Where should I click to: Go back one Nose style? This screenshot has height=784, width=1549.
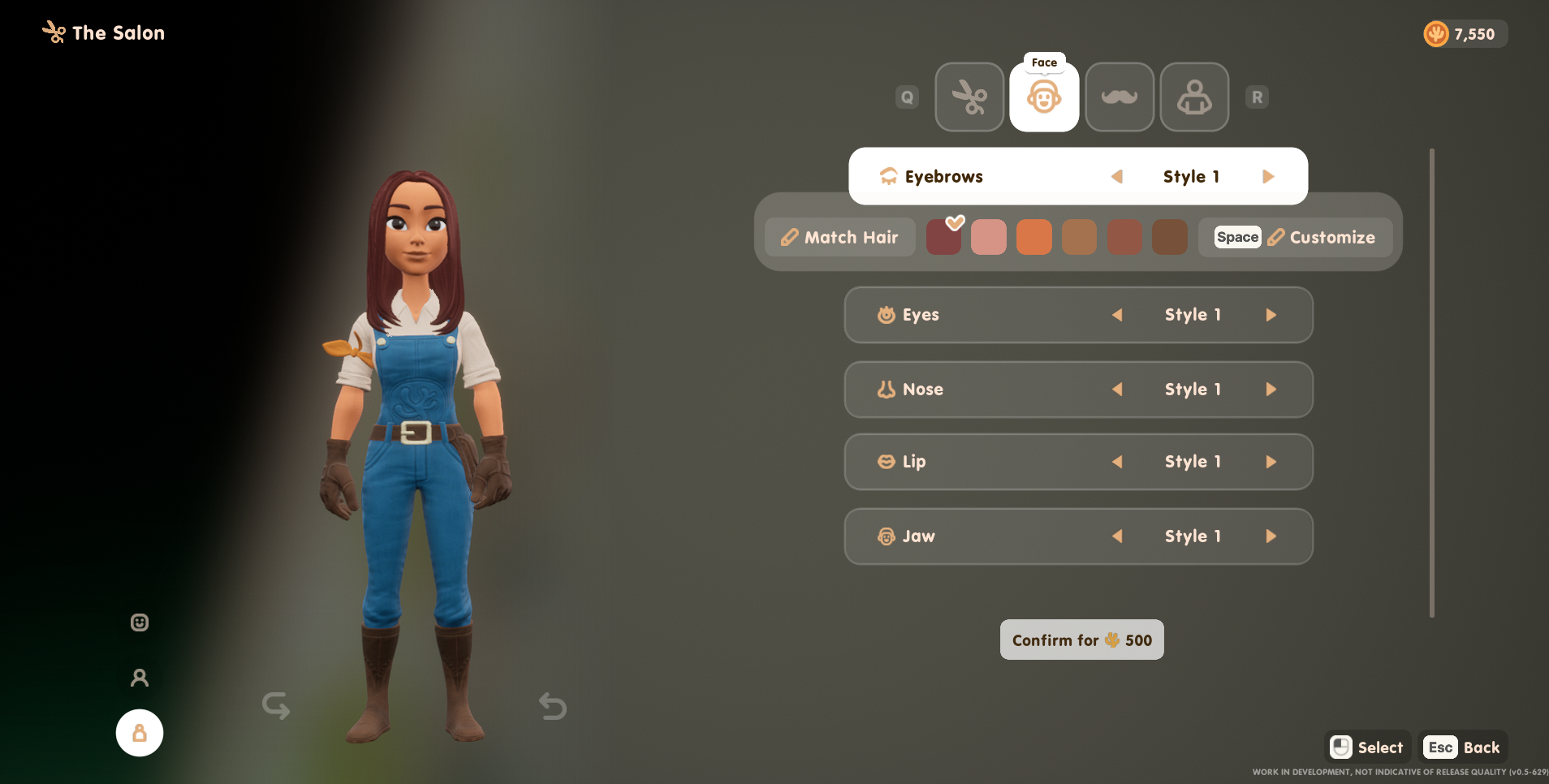pos(1117,390)
